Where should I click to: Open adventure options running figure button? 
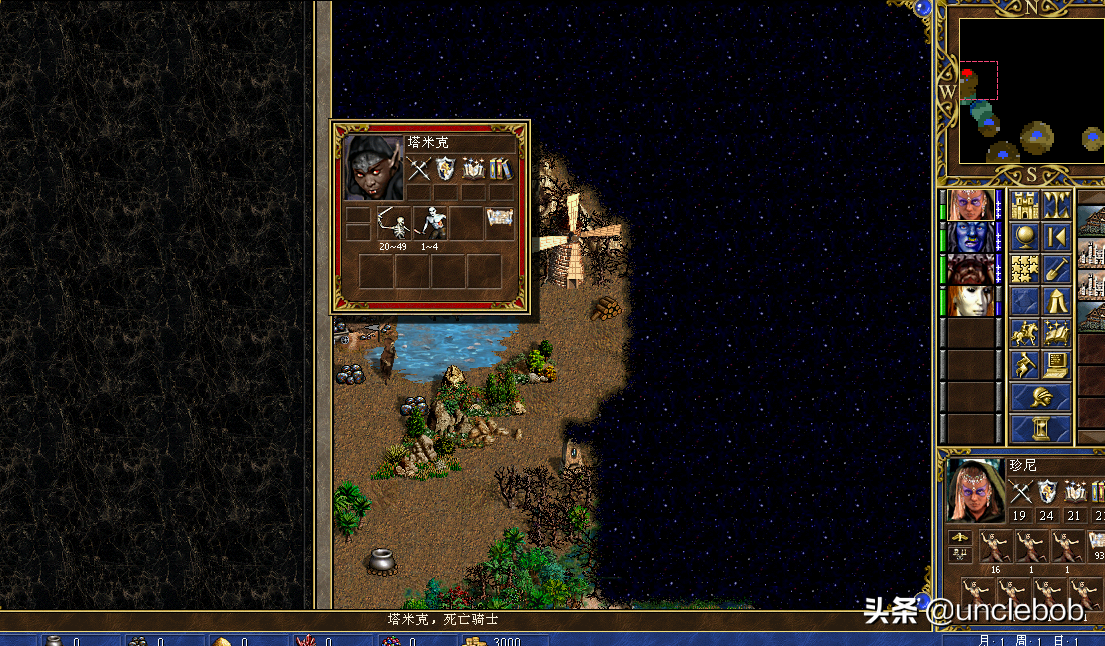1024,365
